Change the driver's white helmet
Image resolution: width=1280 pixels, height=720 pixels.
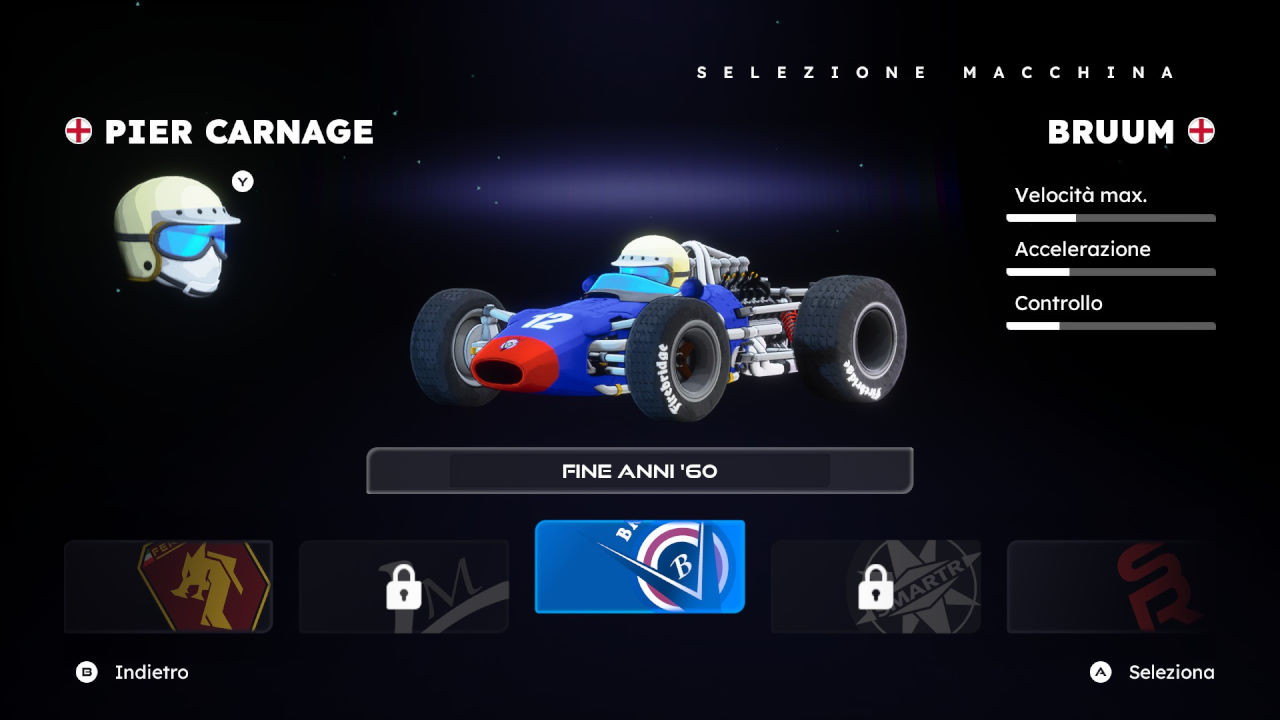point(176,236)
